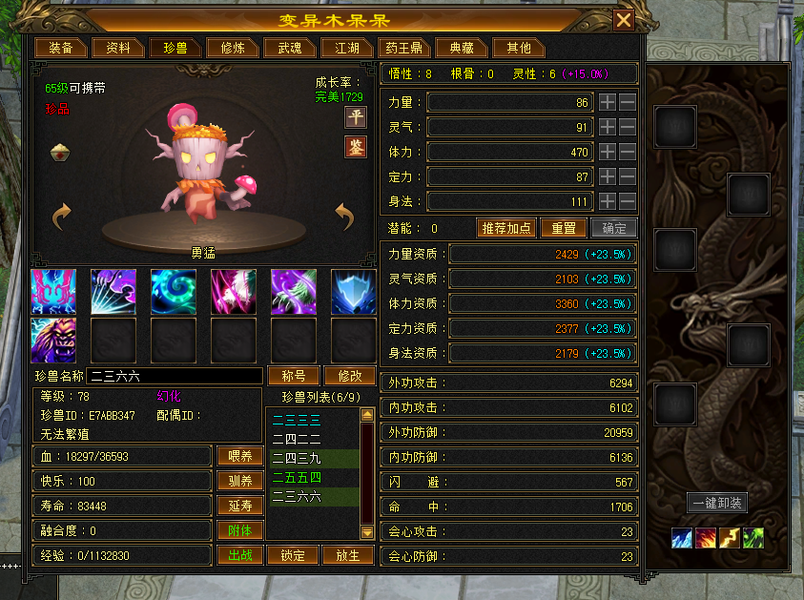Reset attribute points with 重置
The height and width of the screenshot is (600, 804).
point(564,228)
